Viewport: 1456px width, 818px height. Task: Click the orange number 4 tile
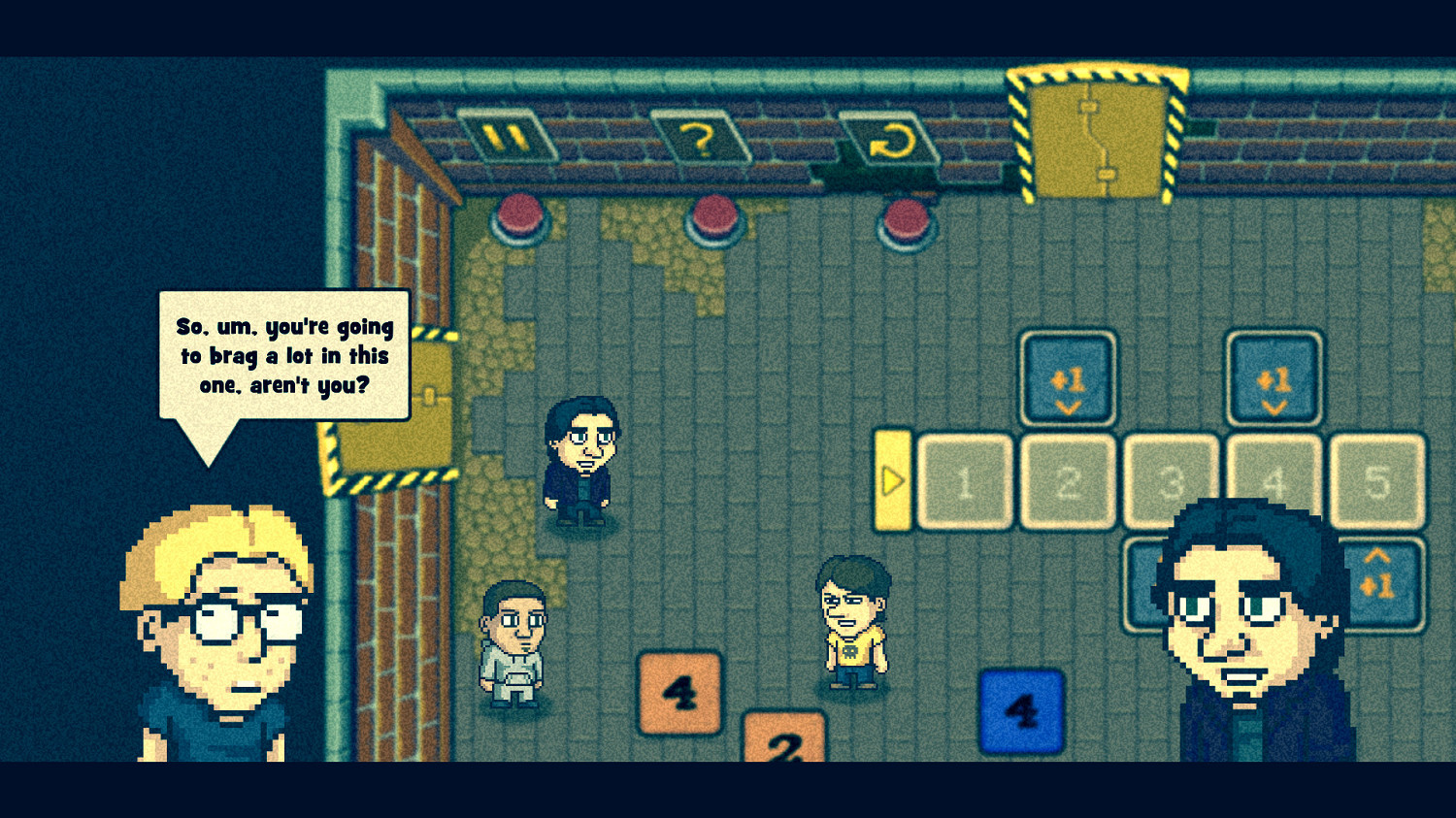tap(679, 691)
